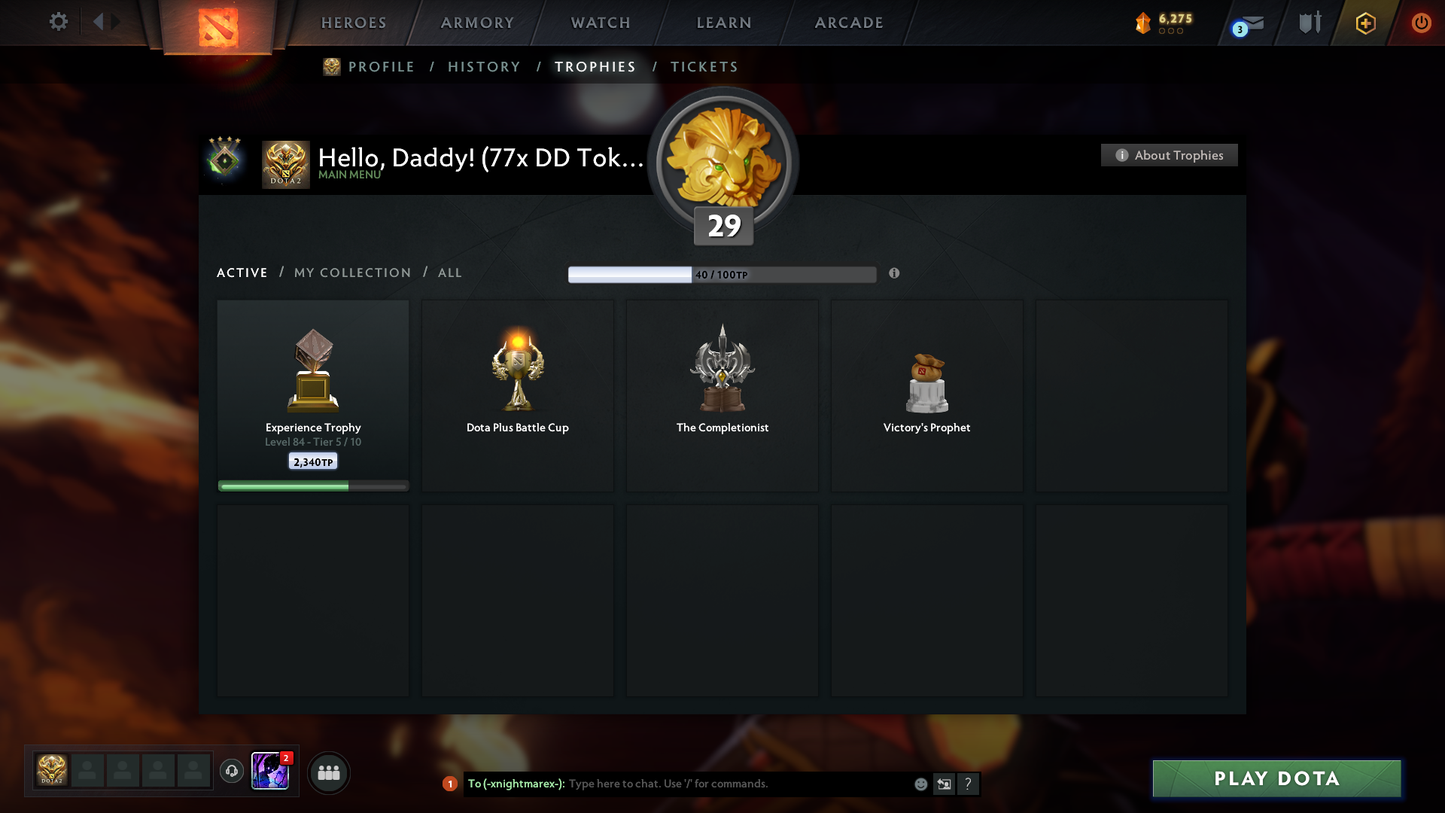Image resolution: width=1445 pixels, height=813 pixels.
Task: Show the My Collection trophies filter
Action: [x=352, y=273]
